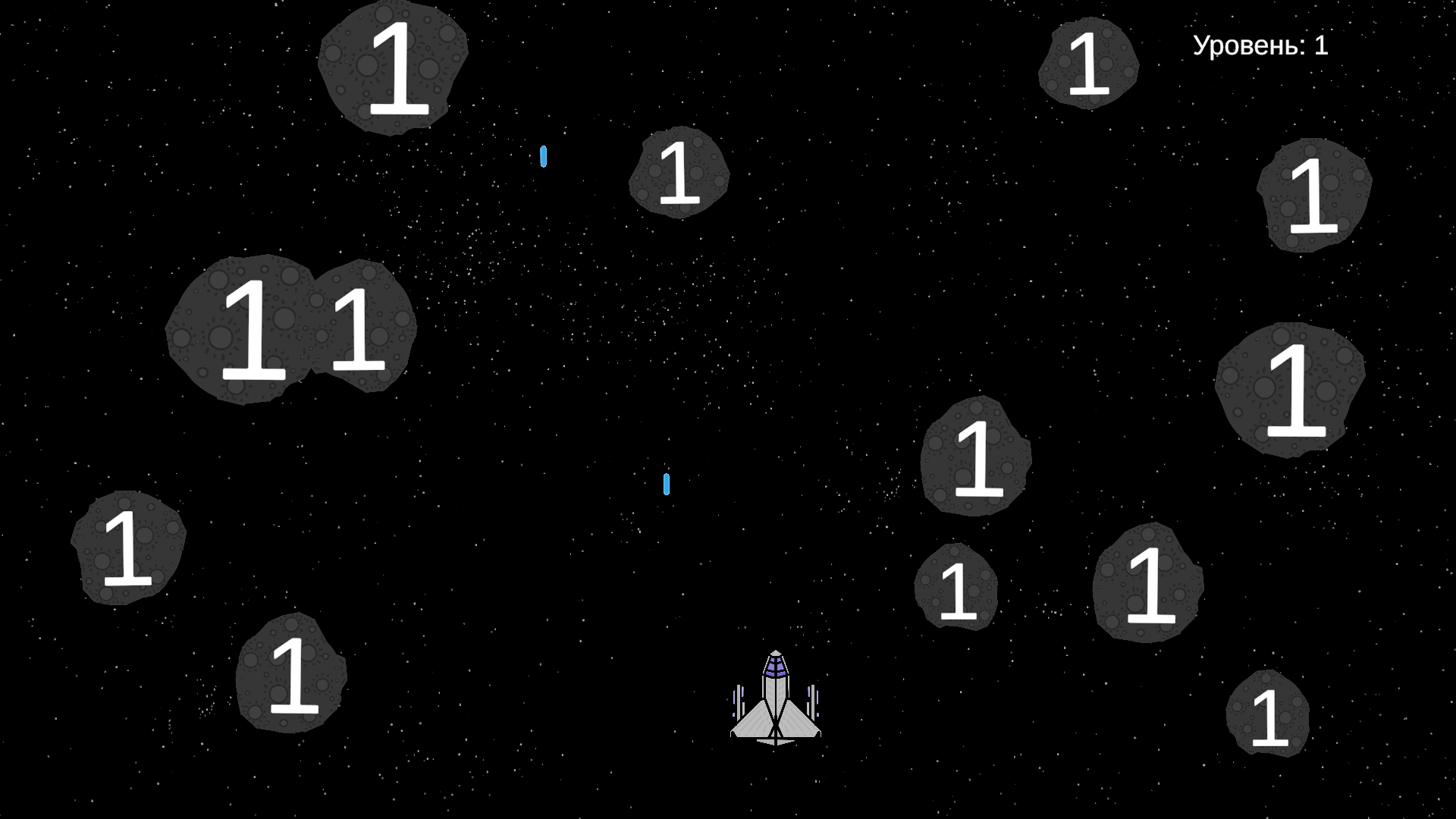
Task: Click the nose cone of the spaceship
Action: (x=775, y=654)
